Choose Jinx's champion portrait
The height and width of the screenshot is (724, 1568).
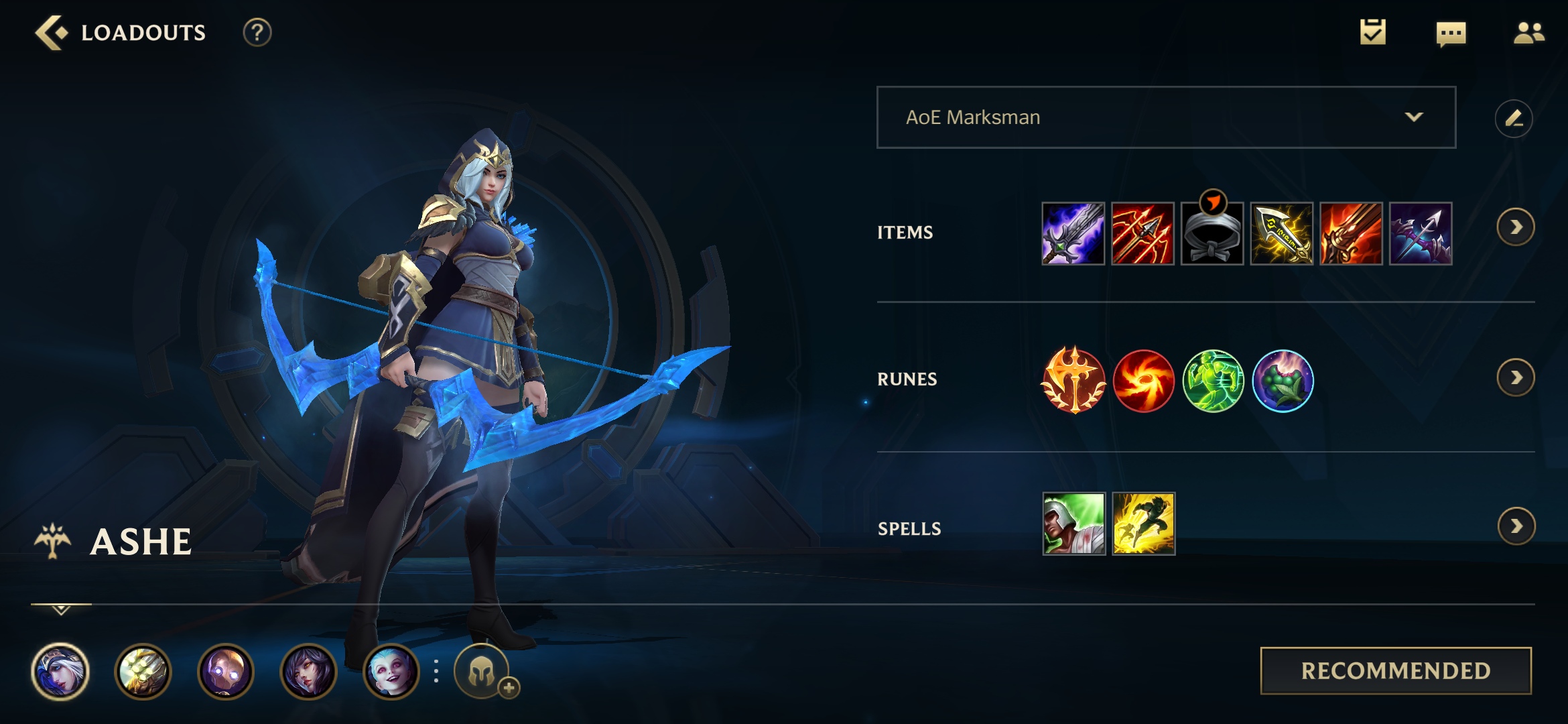pyautogui.click(x=391, y=671)
